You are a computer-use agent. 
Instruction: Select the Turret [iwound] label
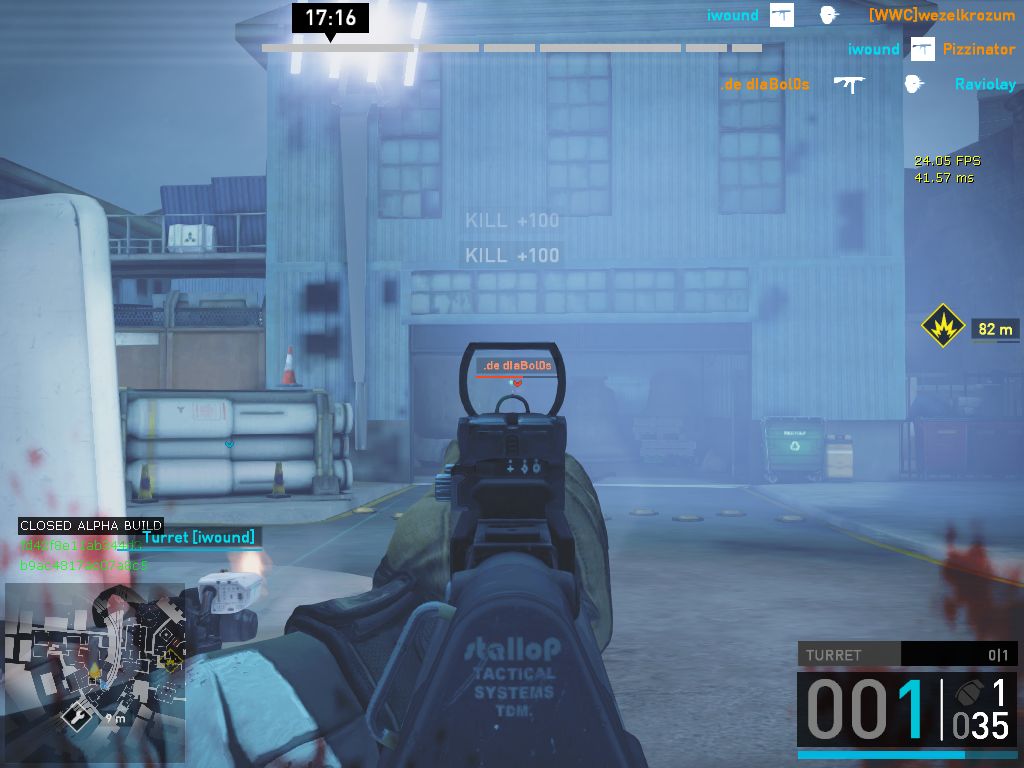[x=198, y=537]
